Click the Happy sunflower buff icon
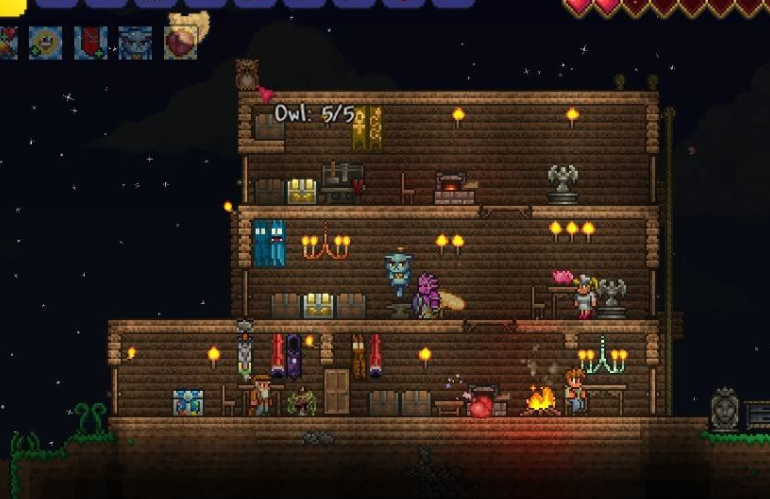This screenshot has width=770, height=499. (45, 42)
